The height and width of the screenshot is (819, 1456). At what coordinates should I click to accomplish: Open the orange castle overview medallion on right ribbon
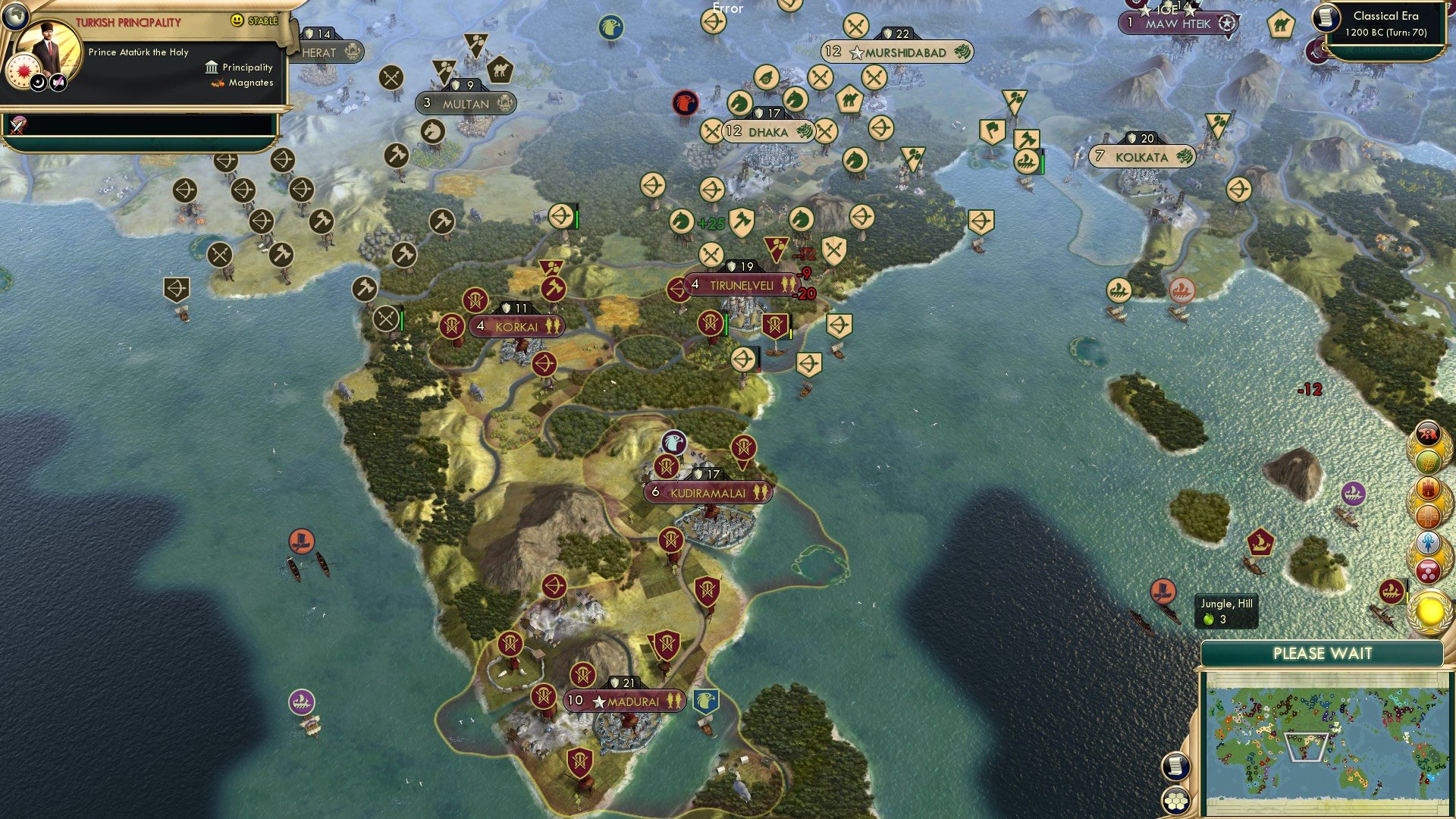click(1427, 489)
